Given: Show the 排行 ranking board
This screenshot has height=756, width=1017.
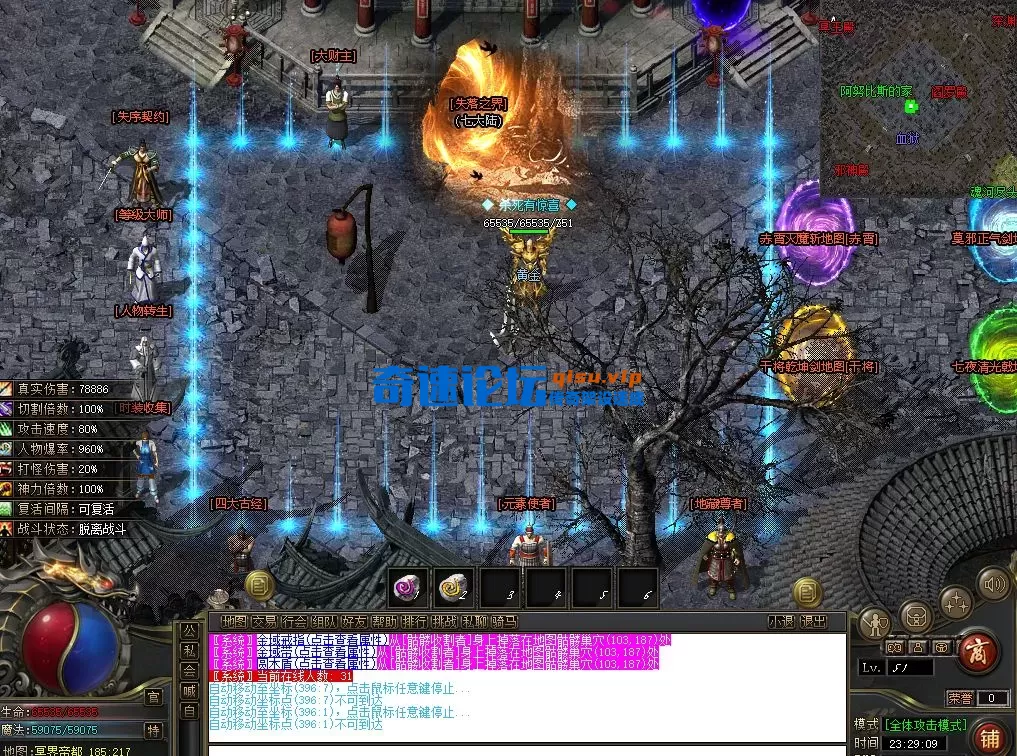Looking at the screenshot, I should click(x=415, y=621).
